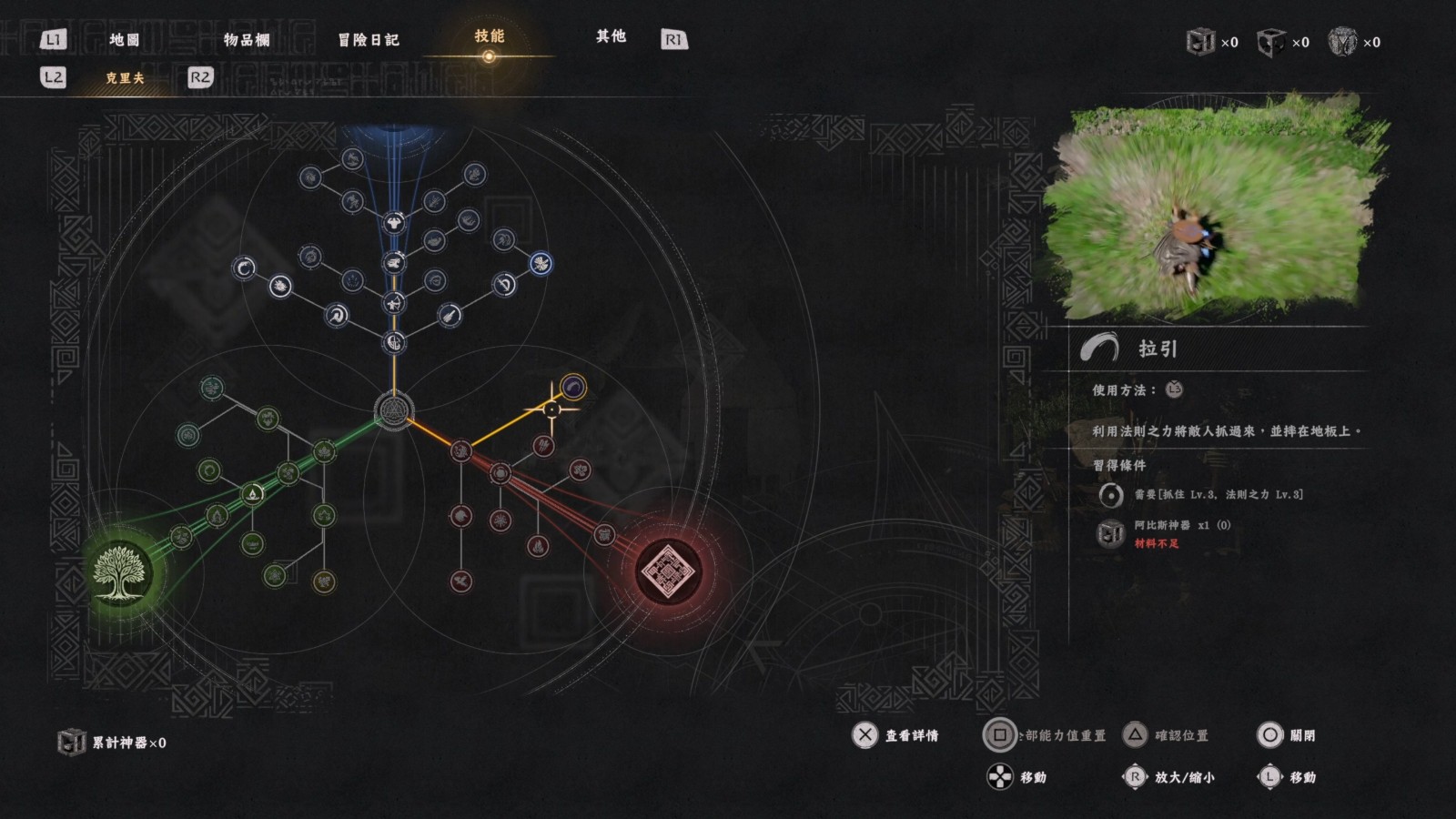The width and height of the screenshot is (1456, 819).
Task: Open the 冒險日記 adventure journal tab
Action: click(369, 39)
